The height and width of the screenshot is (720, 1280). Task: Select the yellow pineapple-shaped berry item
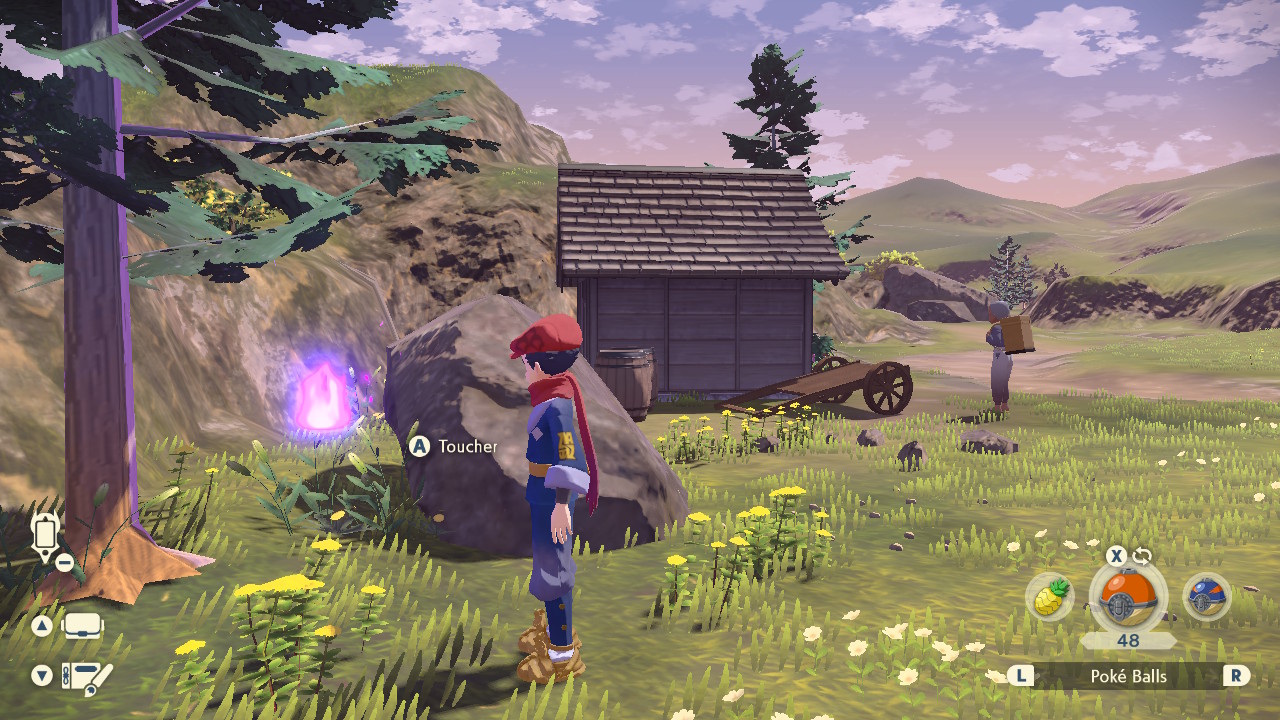1049,598
